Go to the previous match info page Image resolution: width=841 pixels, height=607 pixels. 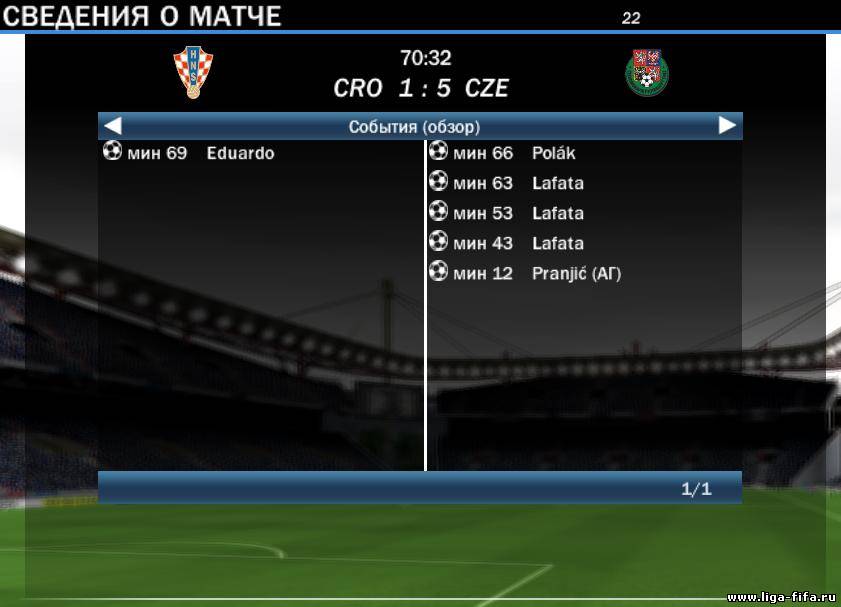[113, 126]
